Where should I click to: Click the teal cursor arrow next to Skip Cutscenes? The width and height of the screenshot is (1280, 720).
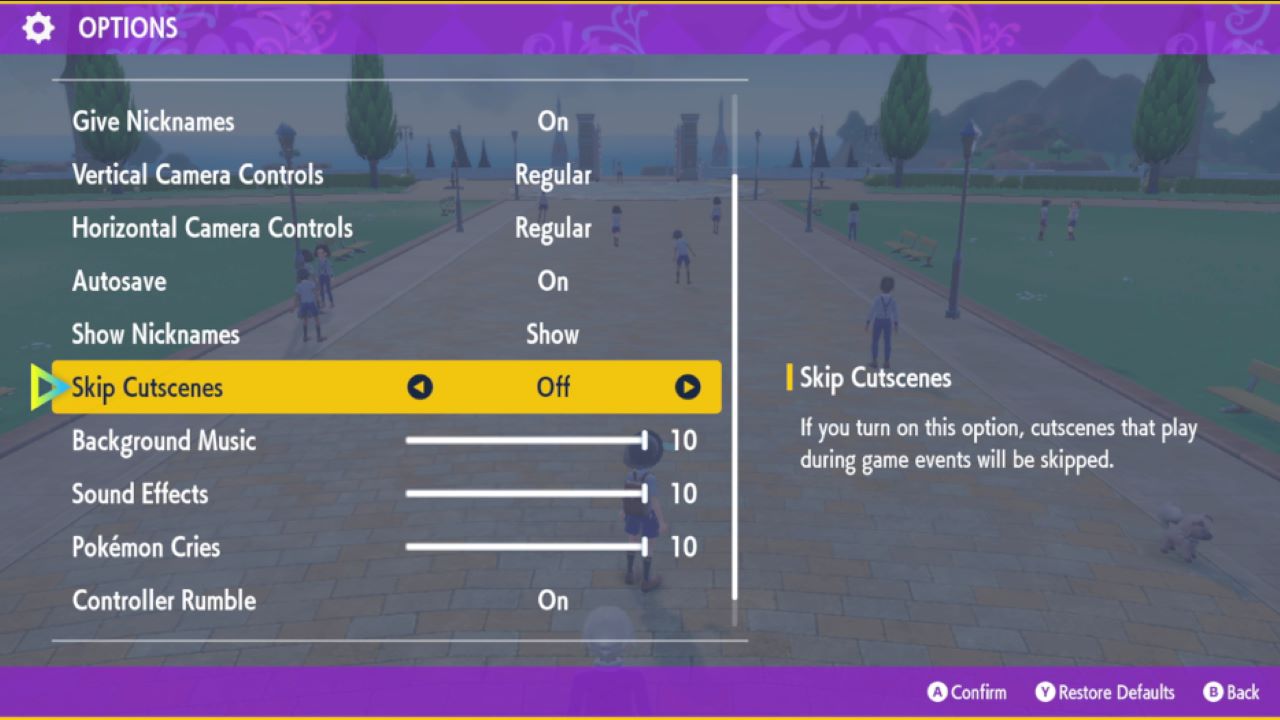(44, 387)
